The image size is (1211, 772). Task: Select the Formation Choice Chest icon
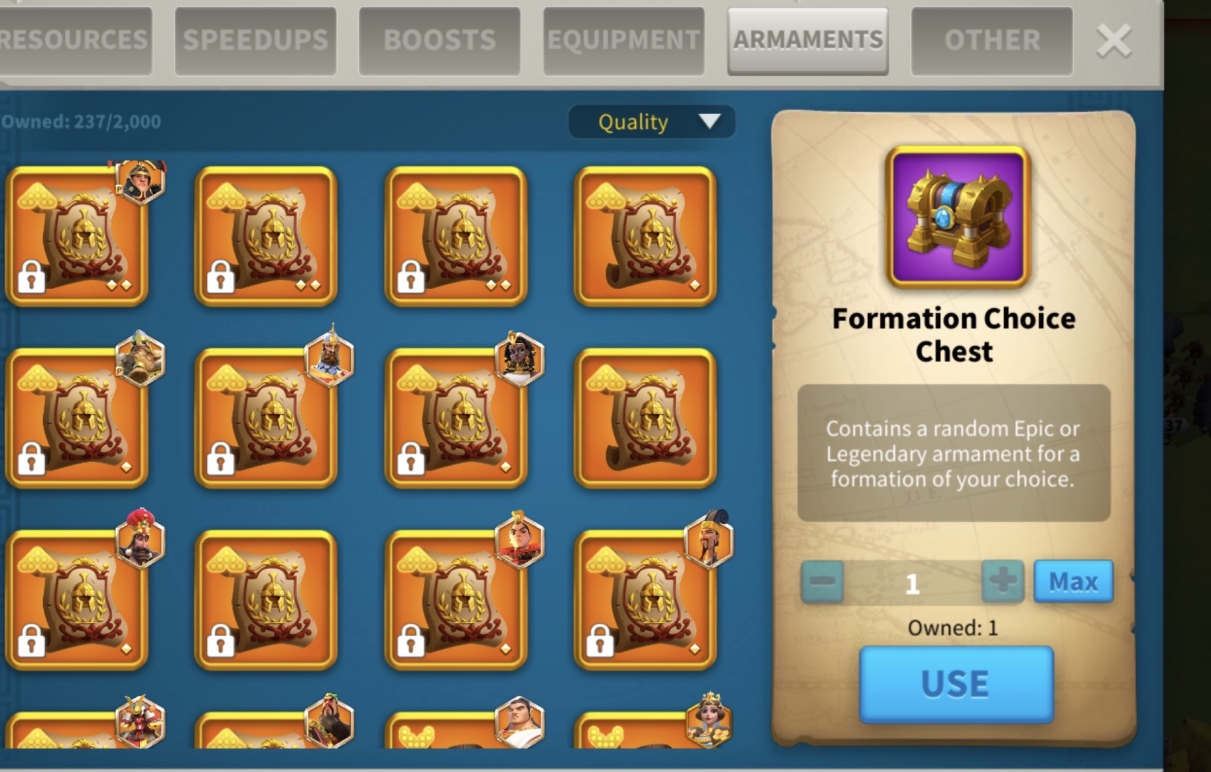[957, 217]
